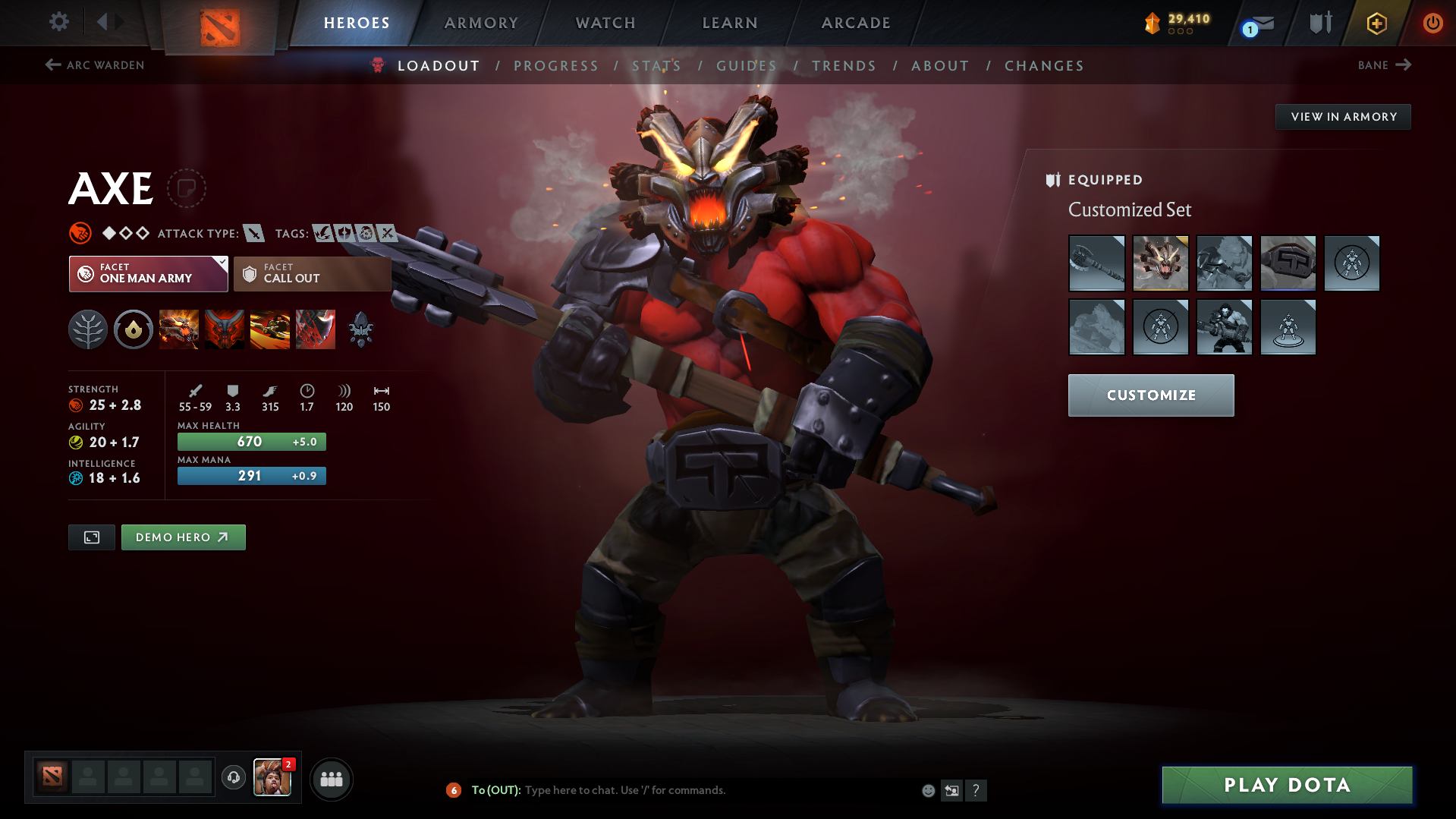The image size is (1456, 819).
Task: Inspect the Culling Blade ability icon
Action: [x=315, y=329]
